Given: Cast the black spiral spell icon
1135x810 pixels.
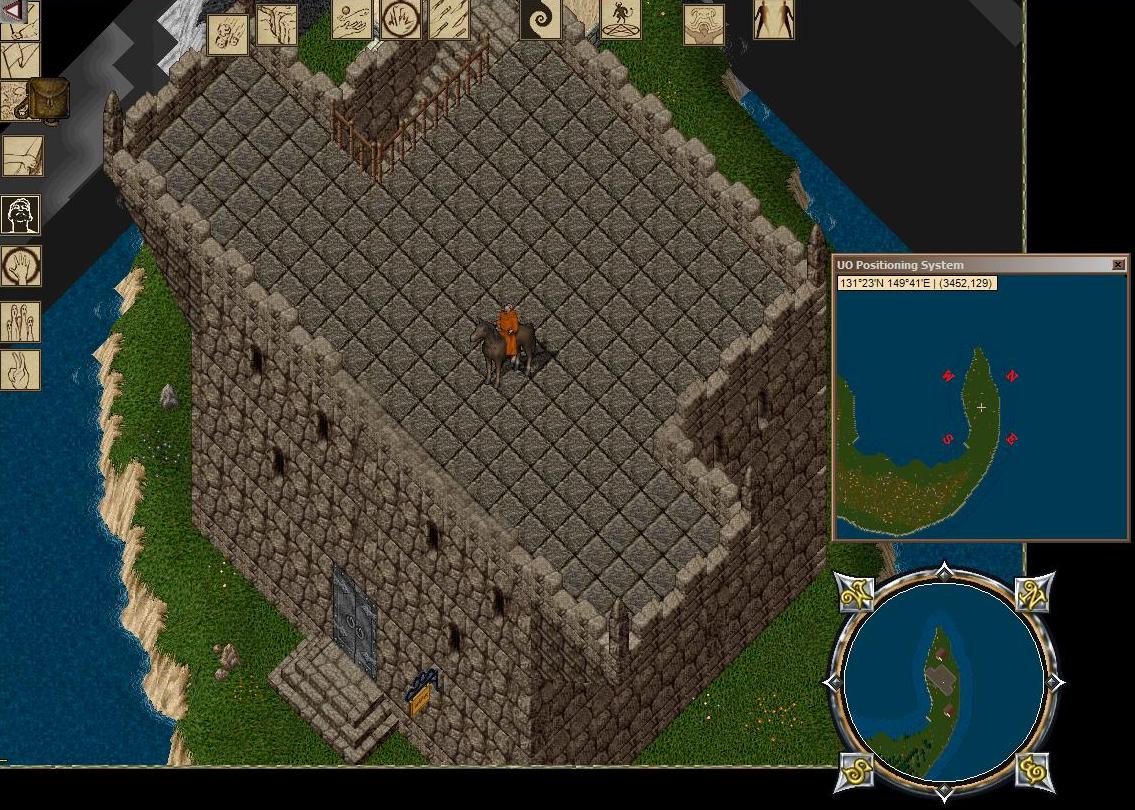Looking at the screenshot, I should [541, 18].
